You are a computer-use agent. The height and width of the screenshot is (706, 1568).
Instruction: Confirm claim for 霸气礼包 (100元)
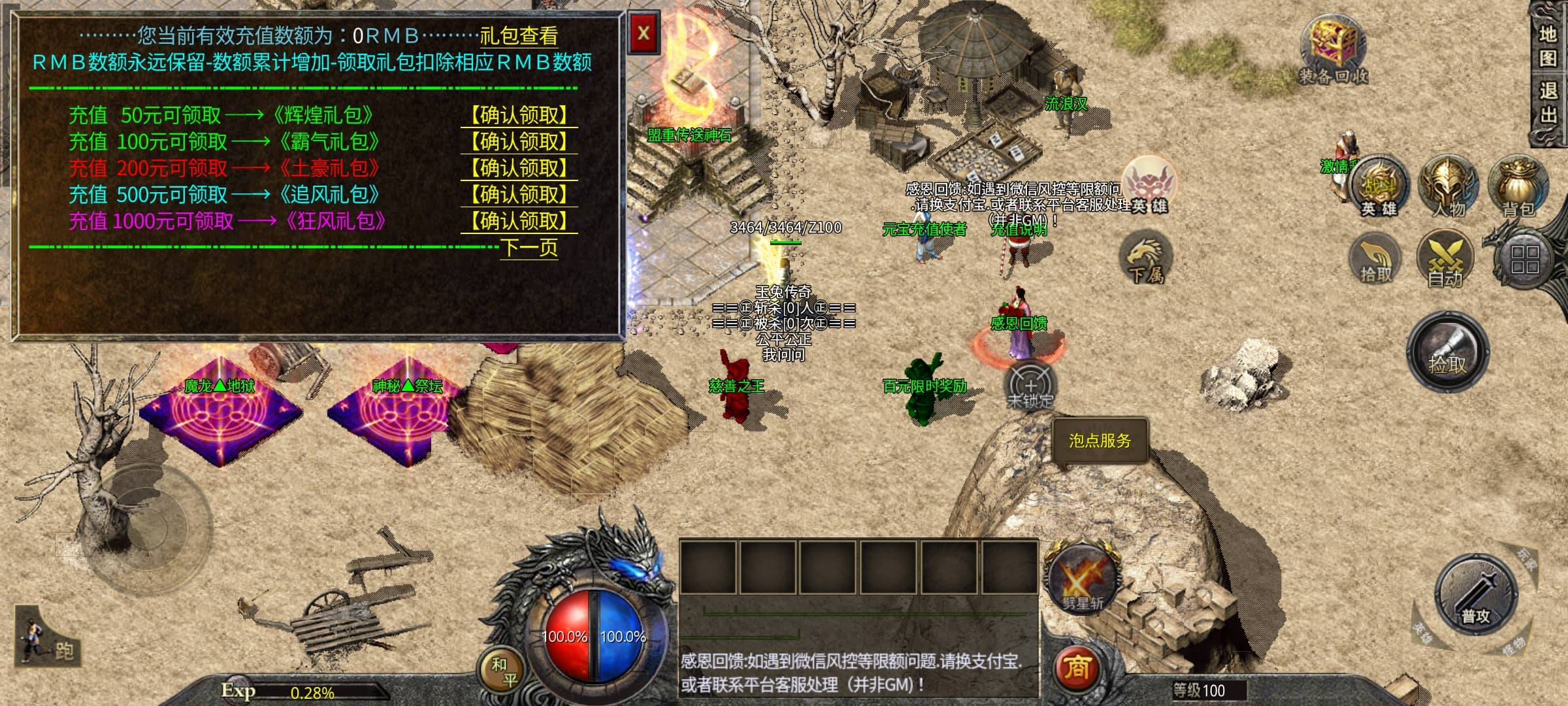[519, 142]
